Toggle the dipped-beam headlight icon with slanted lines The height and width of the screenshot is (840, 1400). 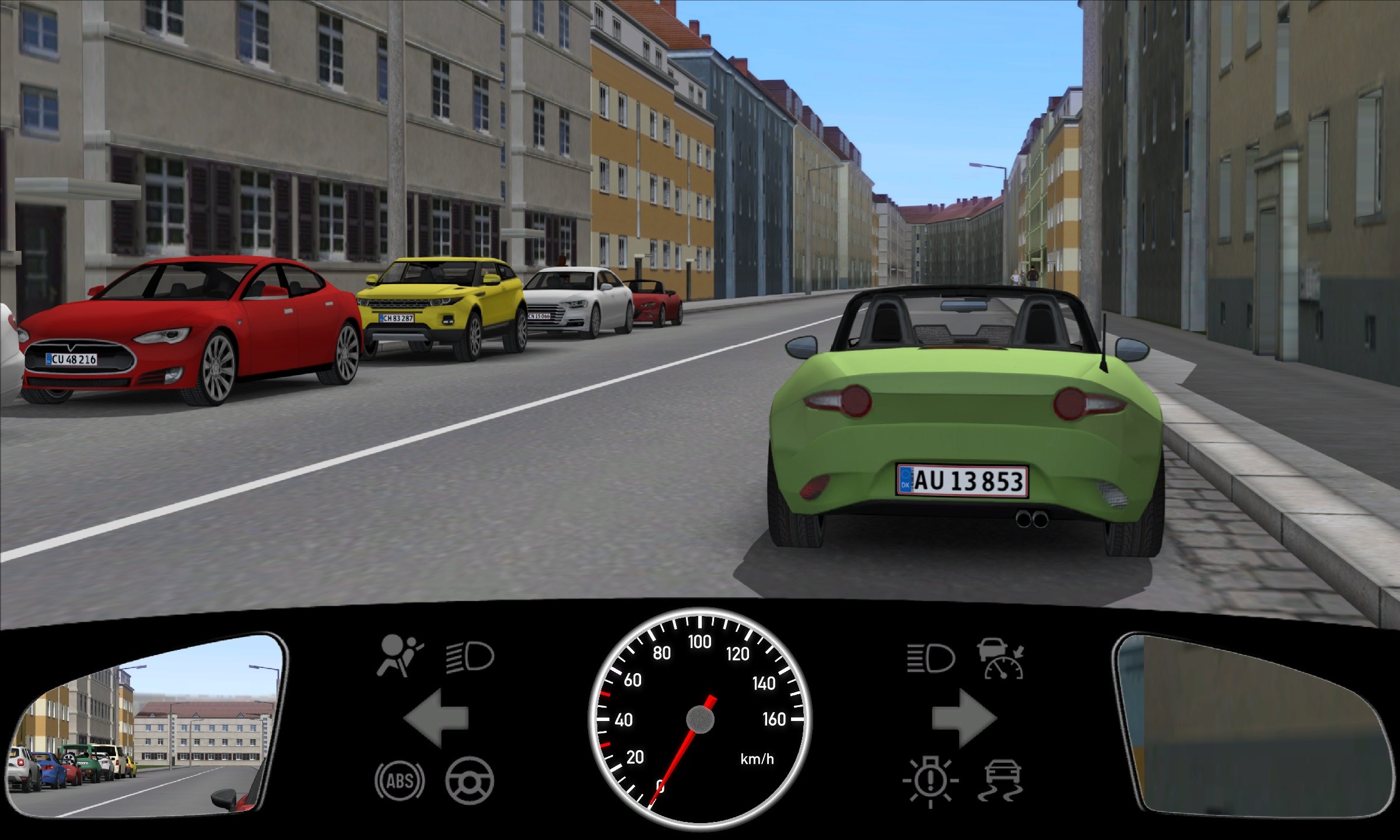[x=470, y=657]
